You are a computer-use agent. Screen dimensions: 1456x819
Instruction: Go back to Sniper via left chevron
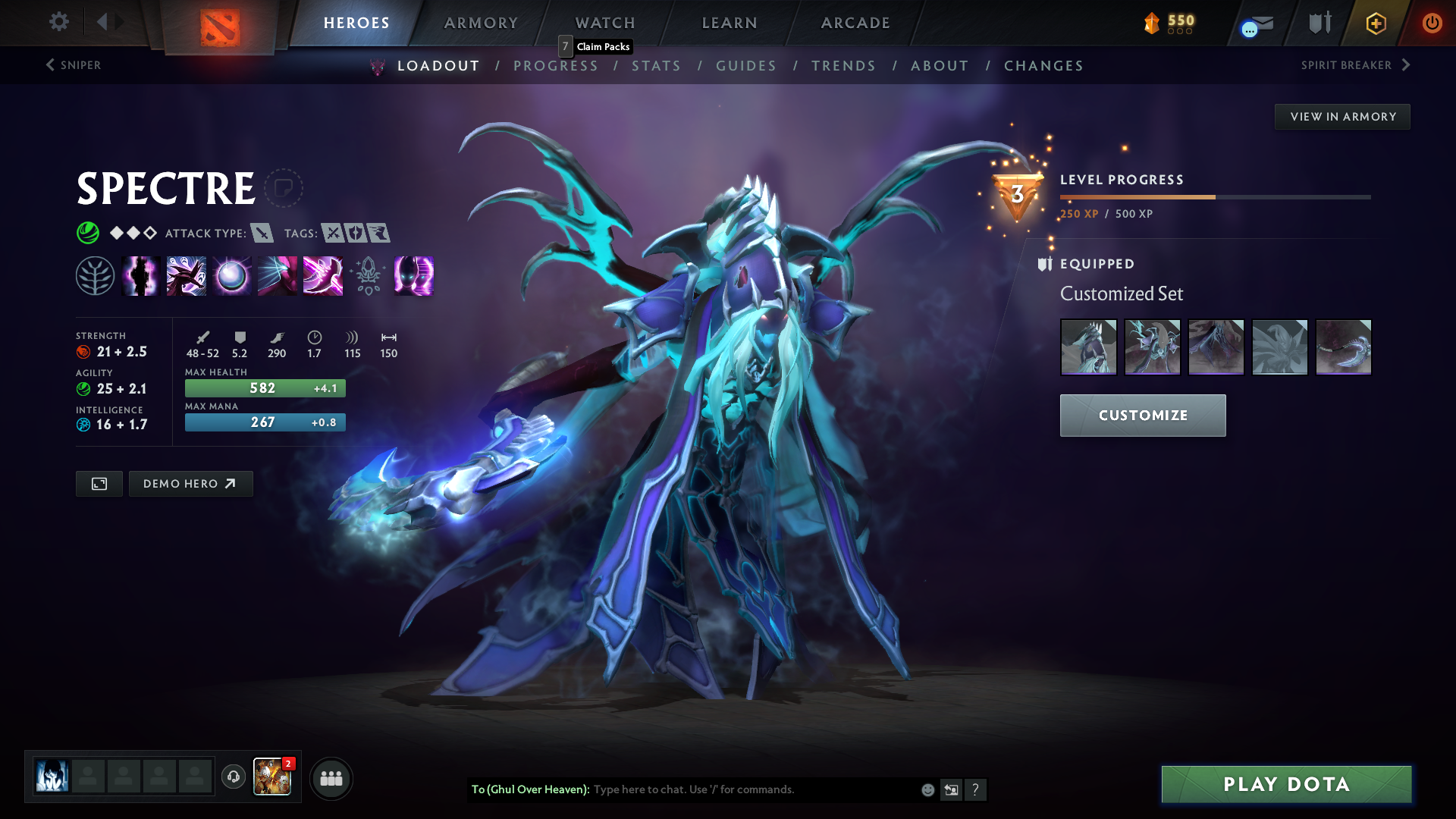pos(50,65)
